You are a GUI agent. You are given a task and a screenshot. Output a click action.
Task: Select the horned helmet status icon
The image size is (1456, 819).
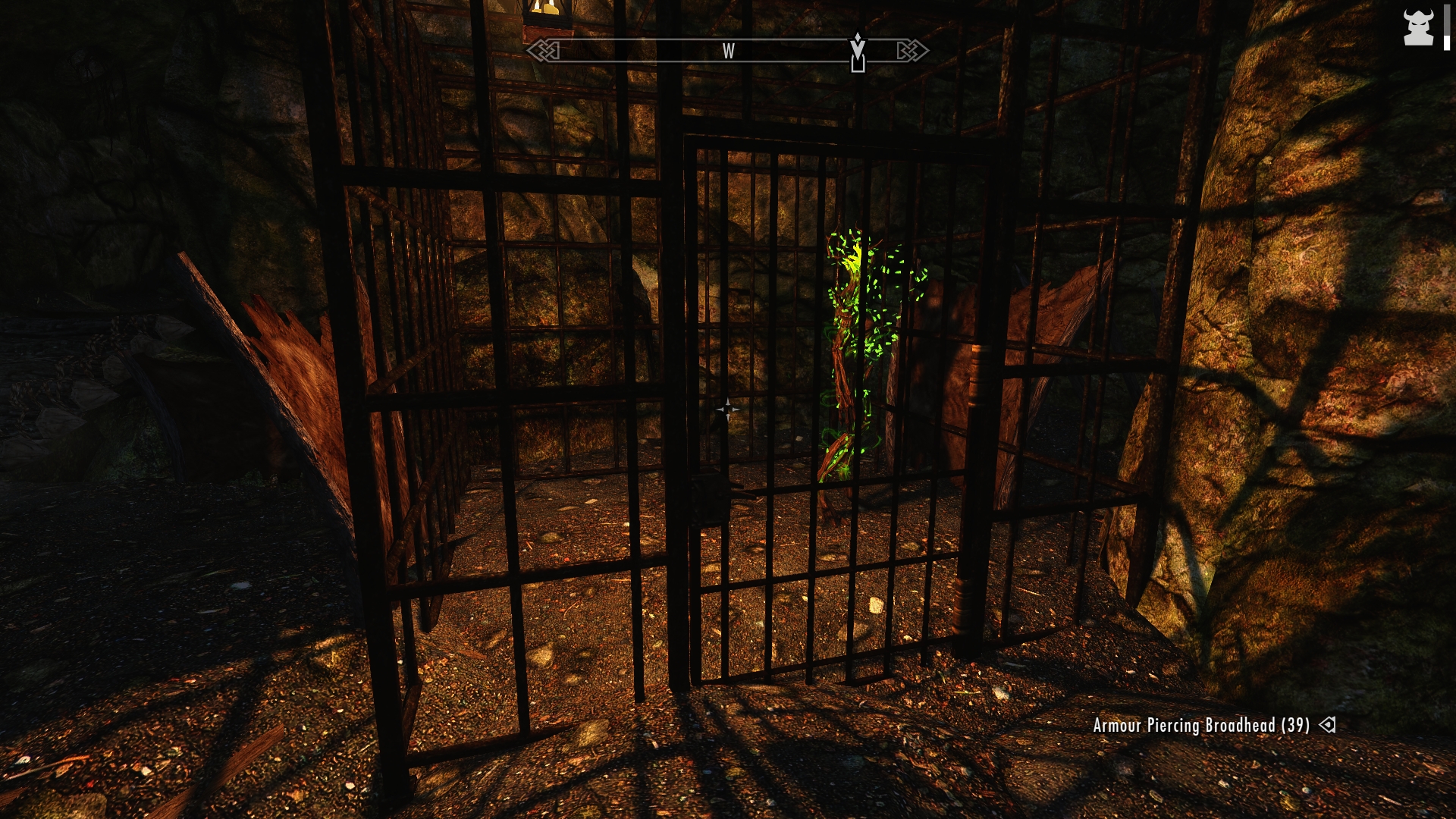click(1417, 28)
